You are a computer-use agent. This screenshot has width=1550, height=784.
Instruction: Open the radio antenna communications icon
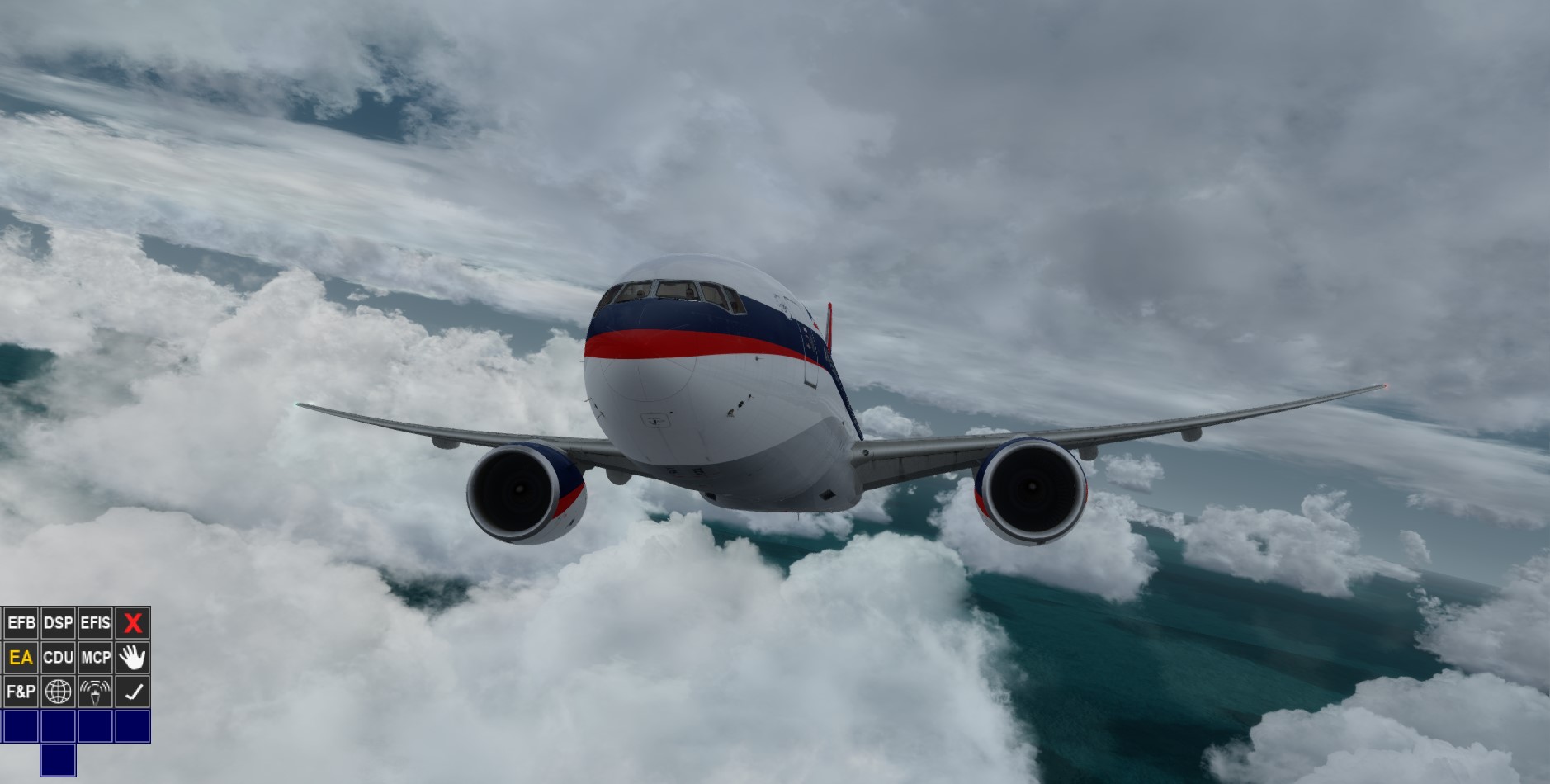[x=93, y=692]
